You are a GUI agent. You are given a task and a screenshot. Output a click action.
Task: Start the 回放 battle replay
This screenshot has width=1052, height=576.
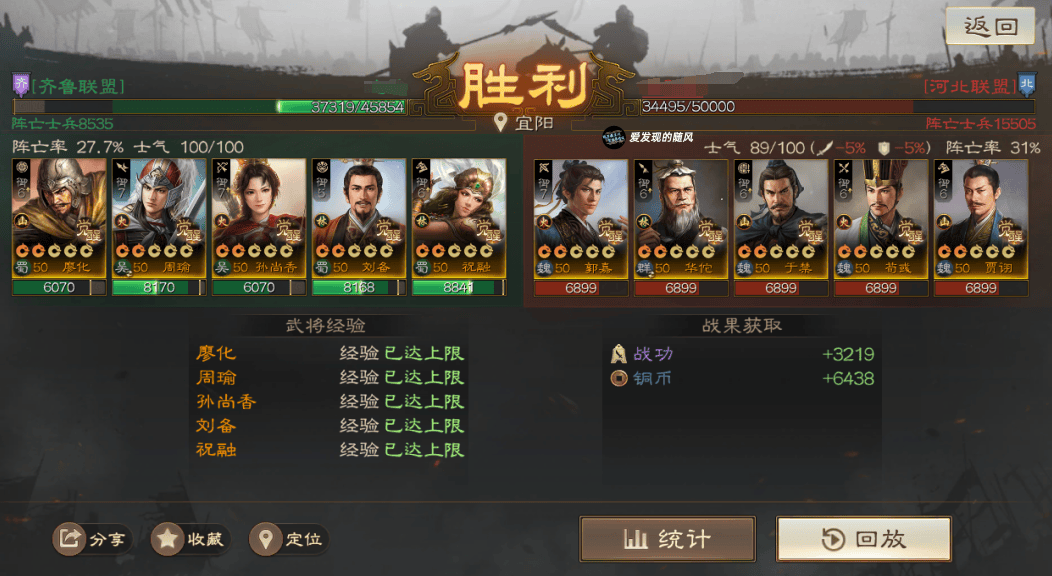[864, 539]
